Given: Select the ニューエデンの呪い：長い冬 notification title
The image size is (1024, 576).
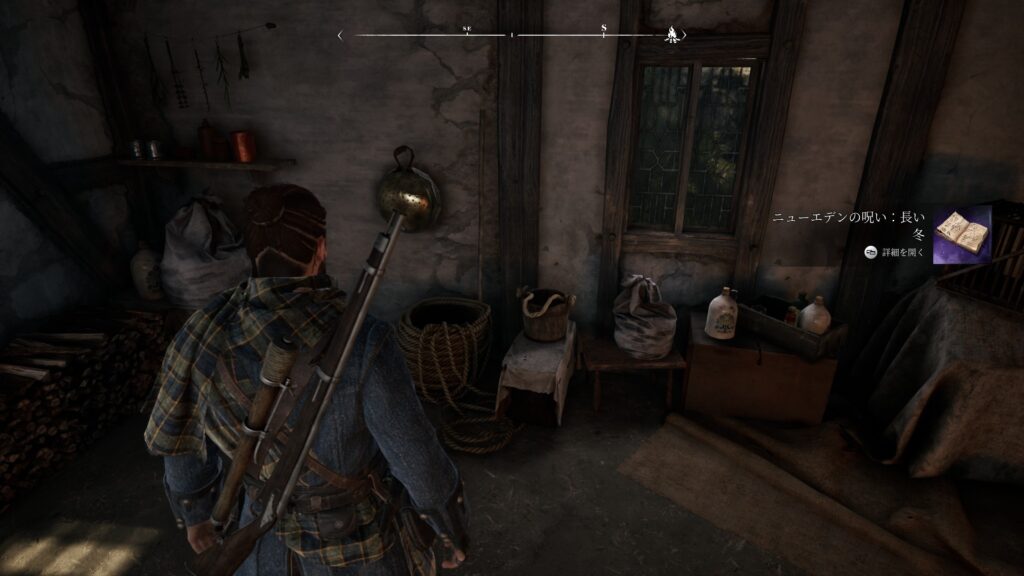Looking at the screenshot, I should tap(850, 225).
